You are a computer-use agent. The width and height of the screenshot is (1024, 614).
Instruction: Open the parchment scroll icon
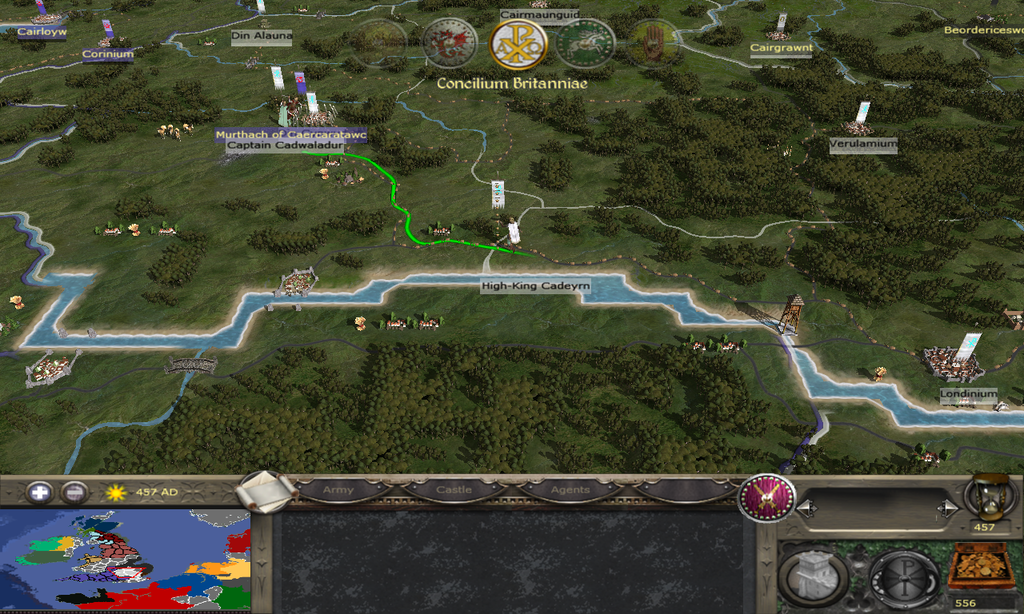point(268,491)
